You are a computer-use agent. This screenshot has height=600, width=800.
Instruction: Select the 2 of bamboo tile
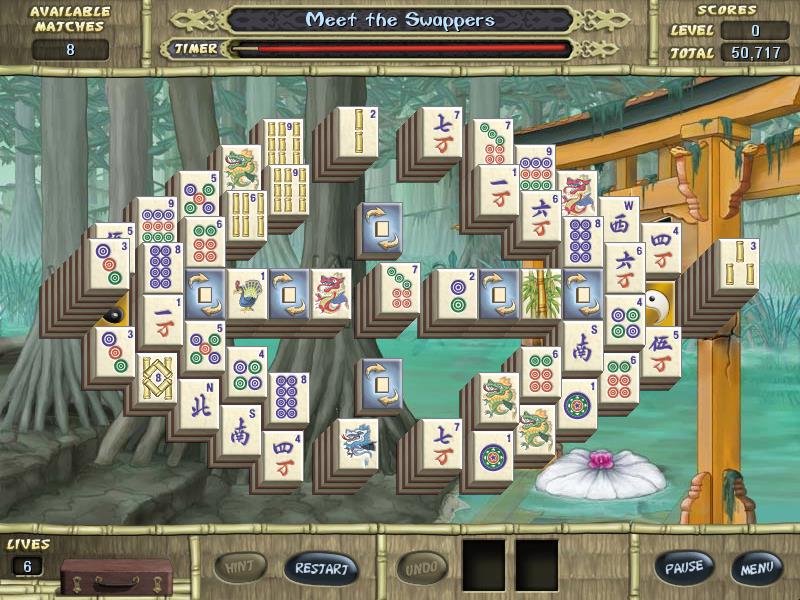click(358, 131)
